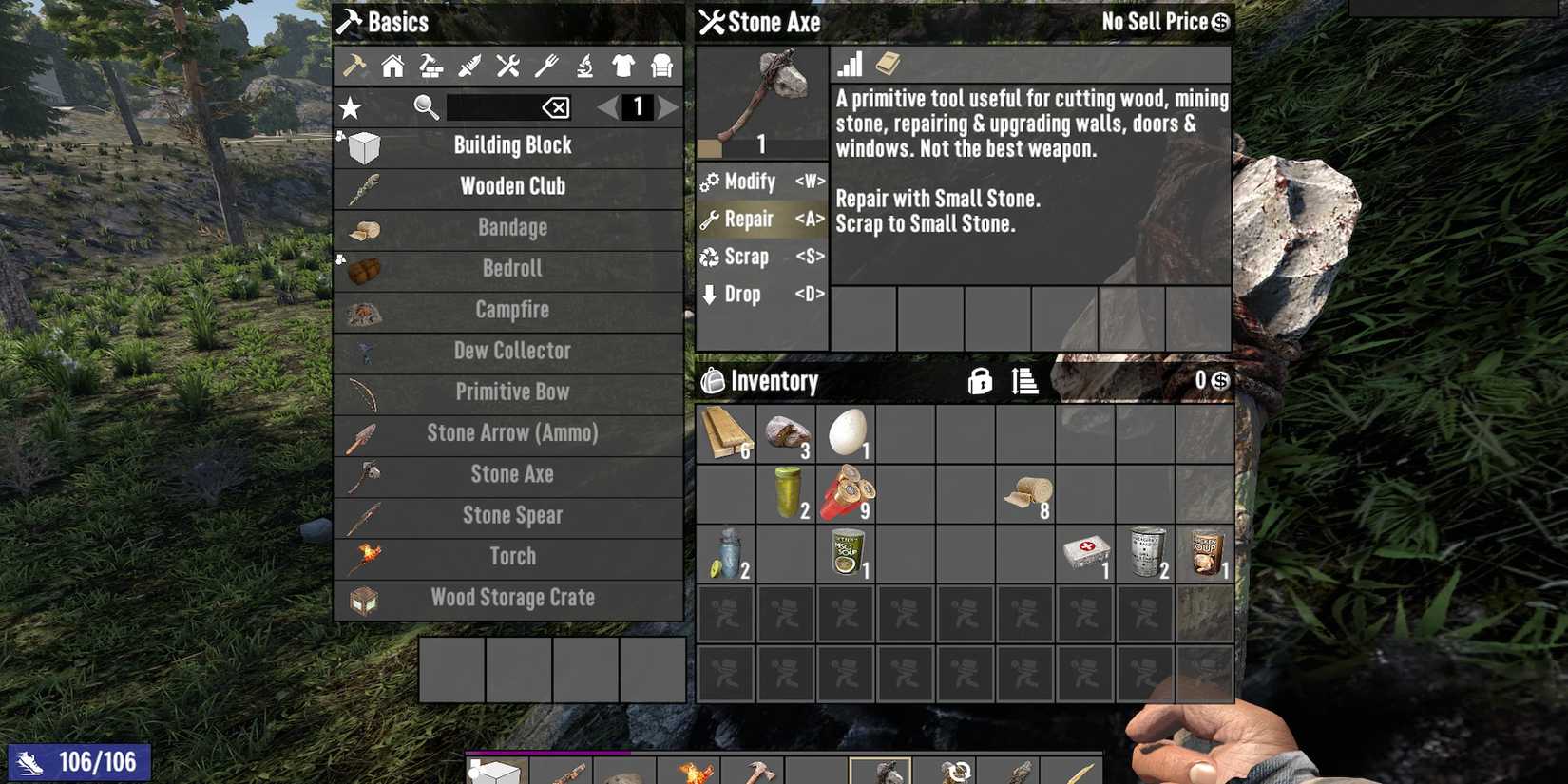Select Campfire in the Basics list
The width and height of the screenshot is (1568, 784).
point(513,309)
